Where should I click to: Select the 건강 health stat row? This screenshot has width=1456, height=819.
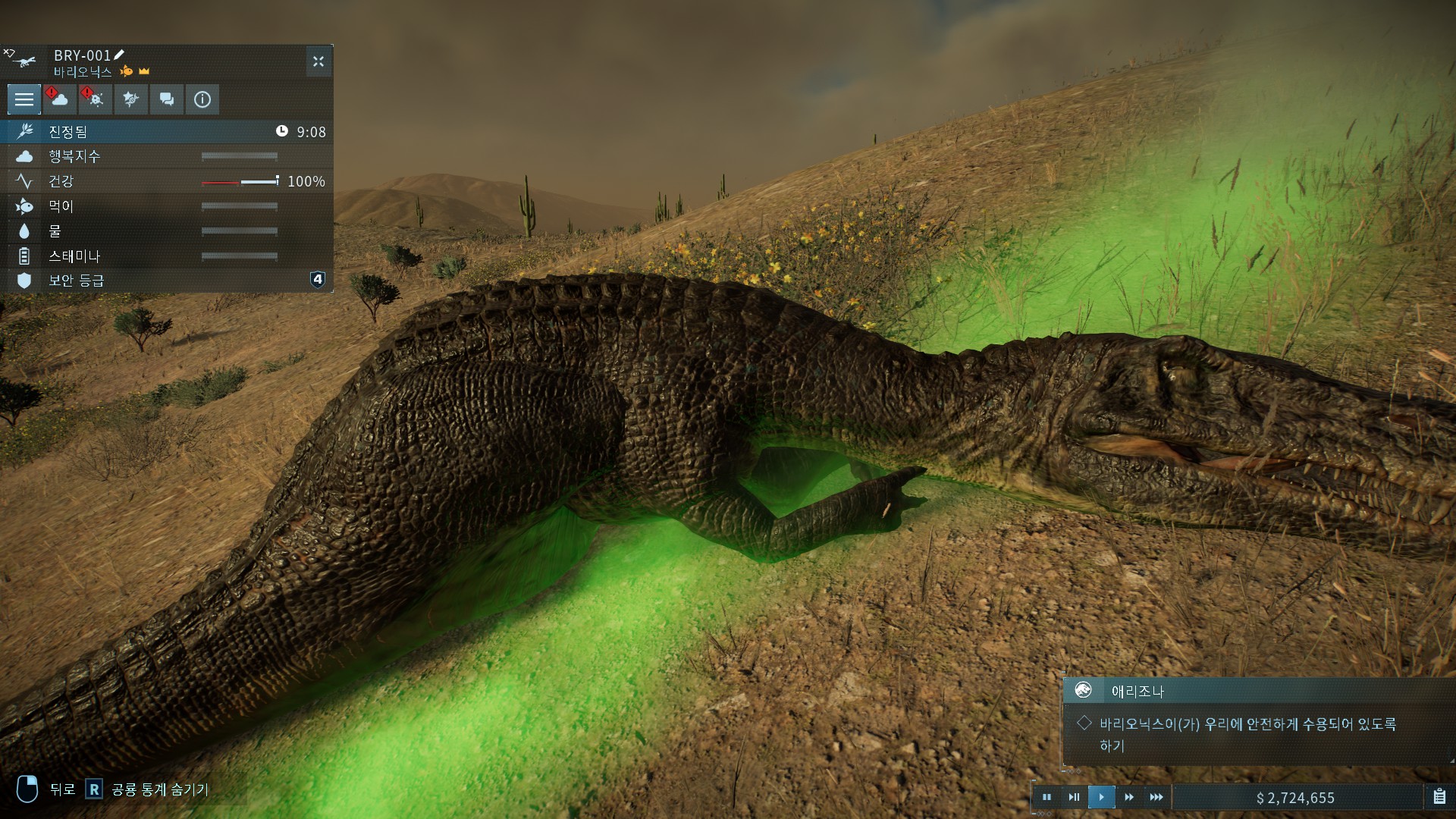167,181
